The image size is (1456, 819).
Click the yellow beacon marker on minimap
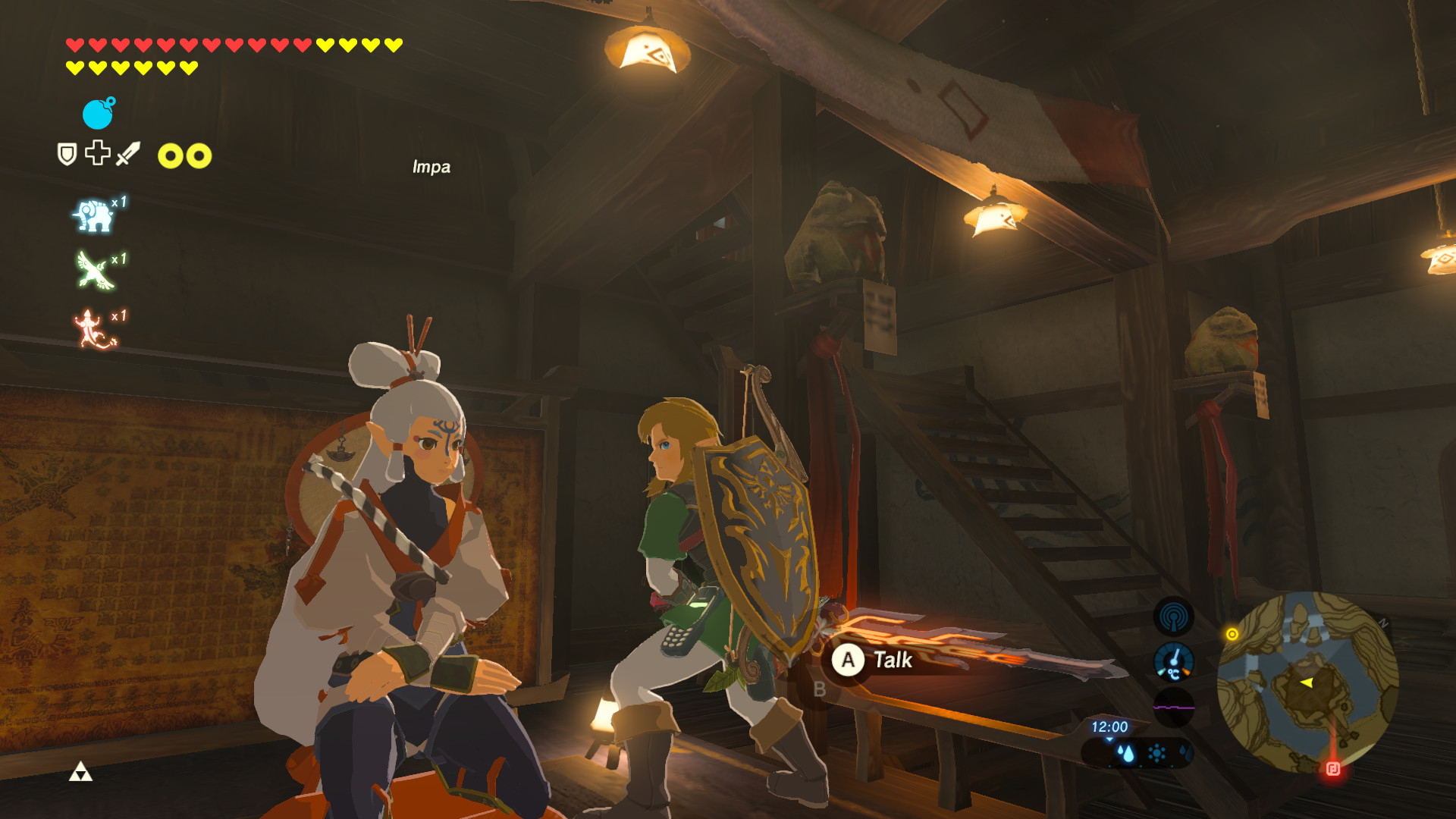pyautogui.click(x=1232, y=632)
